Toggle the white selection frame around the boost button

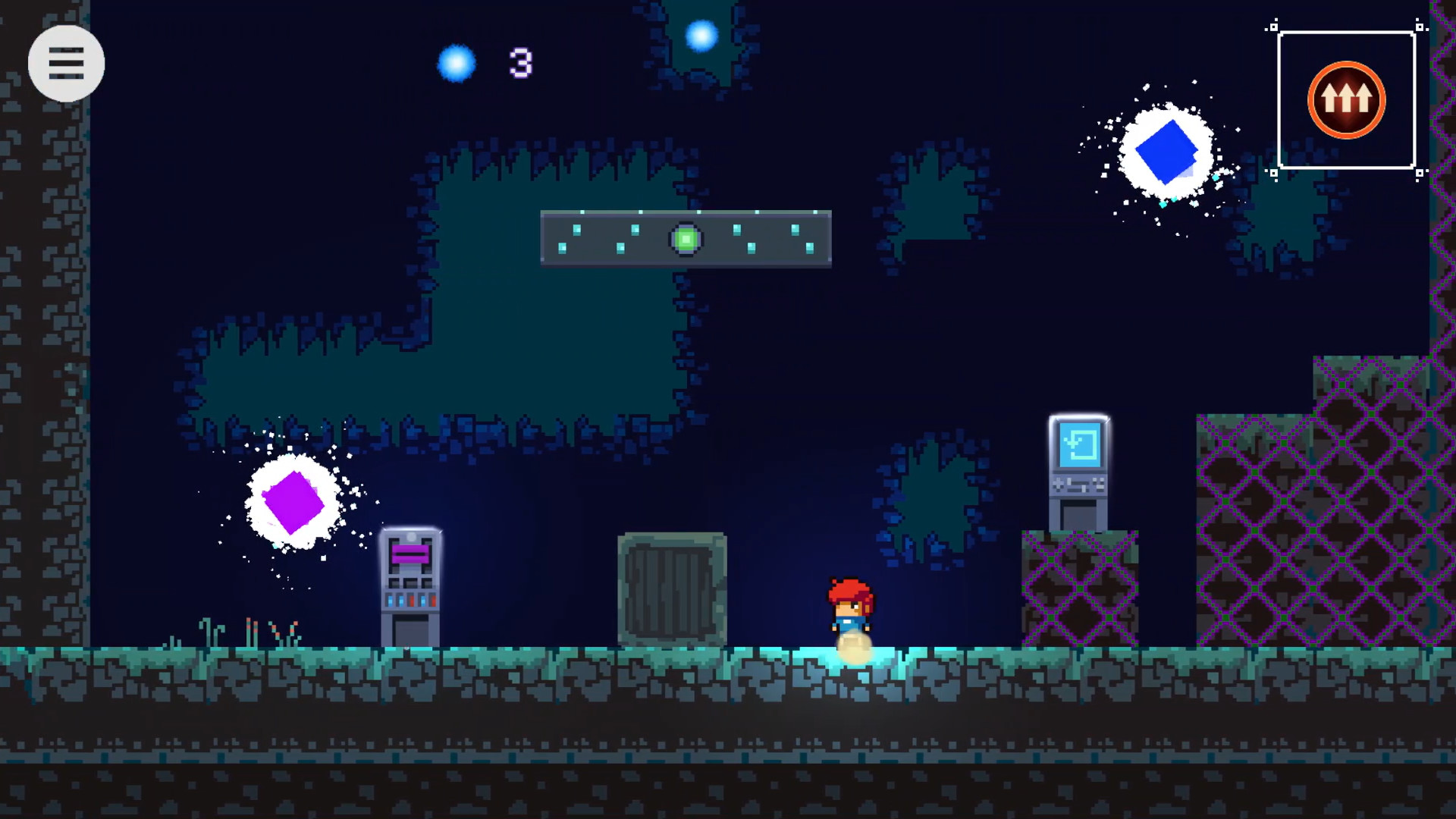[x=1345, y=32]
